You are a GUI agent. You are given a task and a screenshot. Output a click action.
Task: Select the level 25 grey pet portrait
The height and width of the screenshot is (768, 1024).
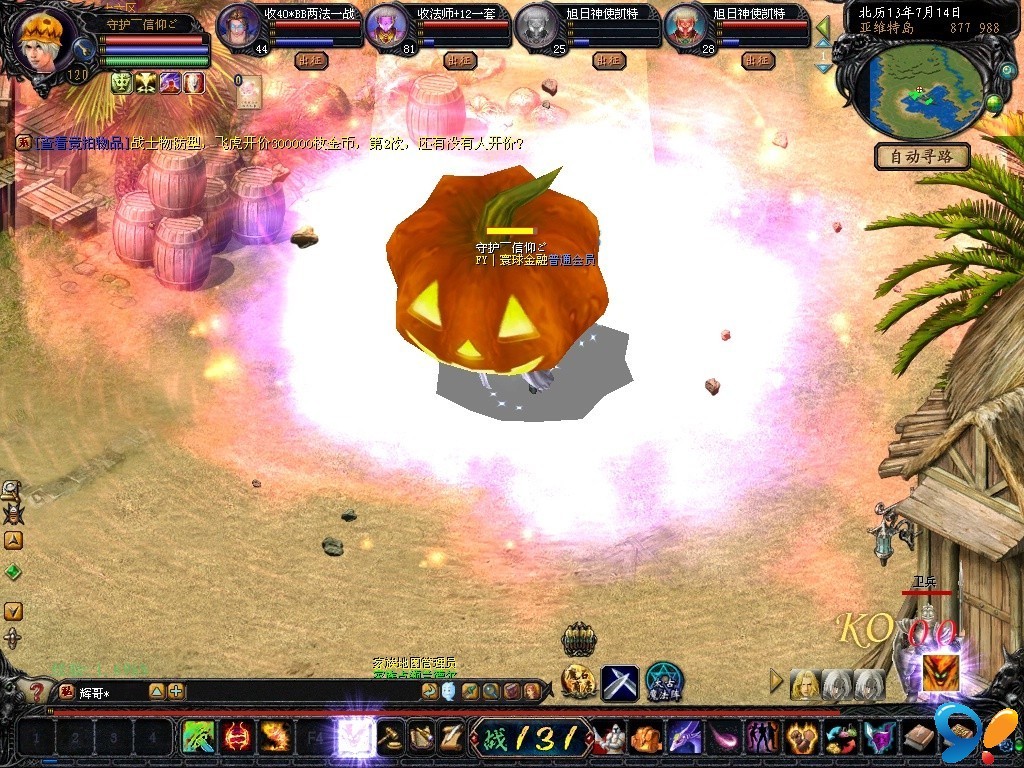pos(539,27)
